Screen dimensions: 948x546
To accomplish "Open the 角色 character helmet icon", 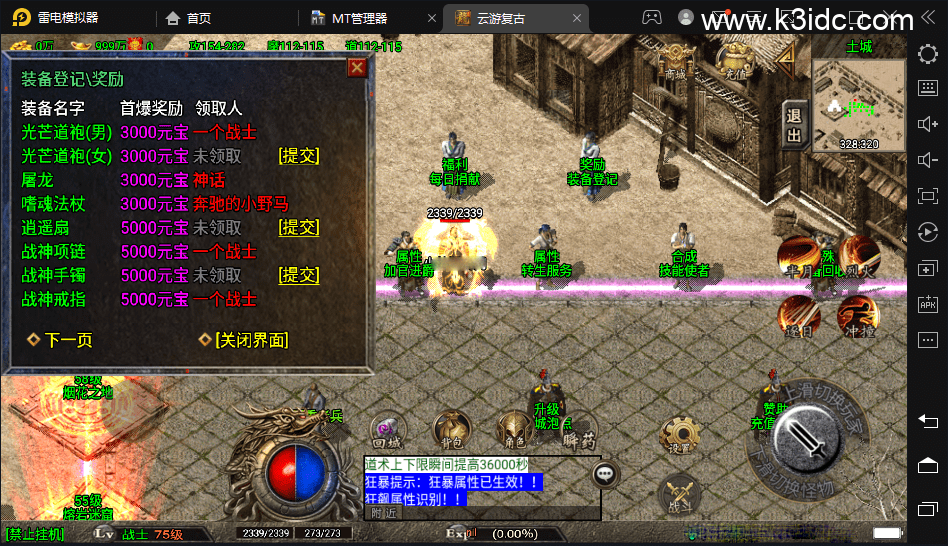I will [515, 428].
